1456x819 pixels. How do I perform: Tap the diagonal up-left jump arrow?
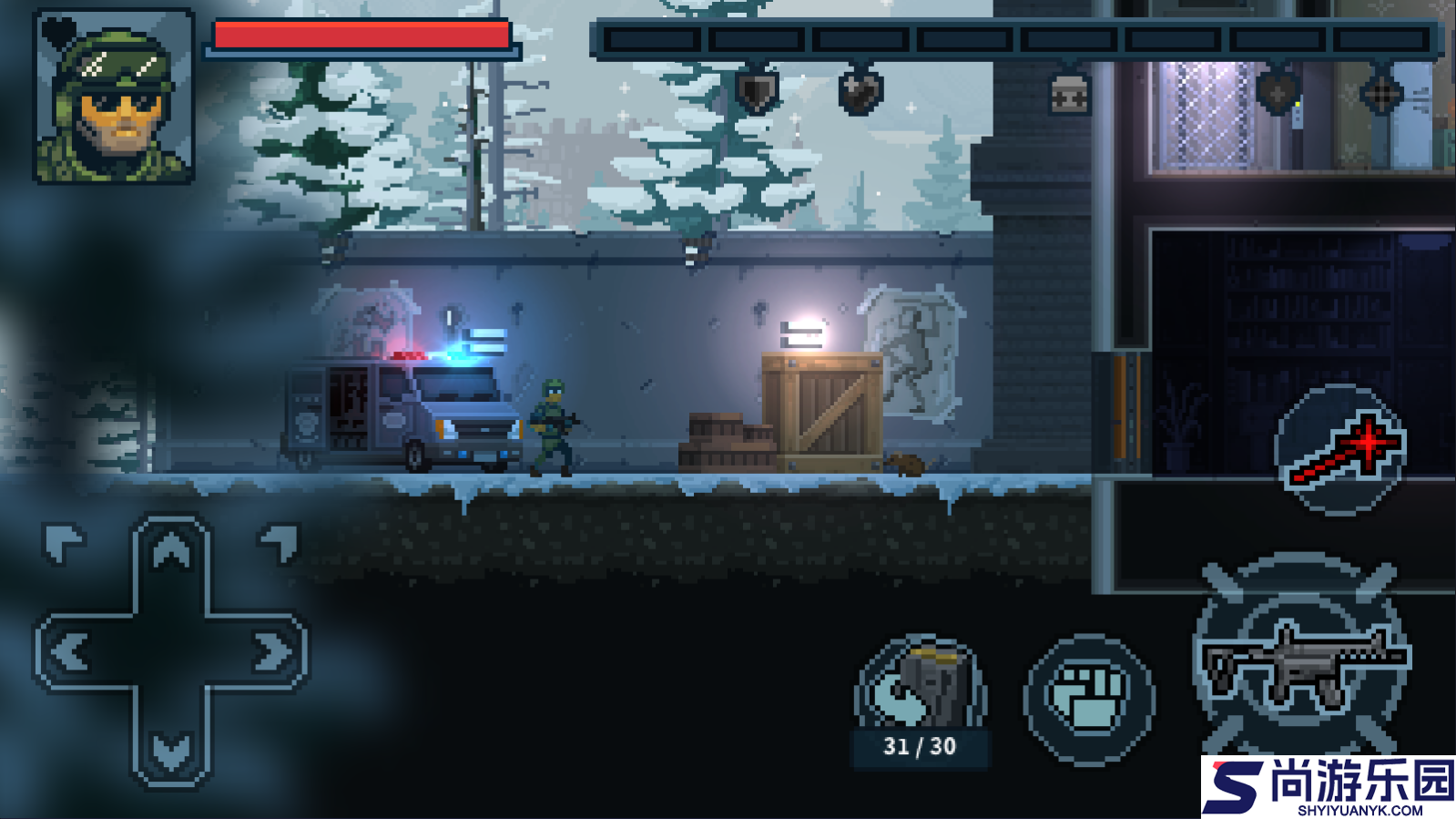click(64, 543)
